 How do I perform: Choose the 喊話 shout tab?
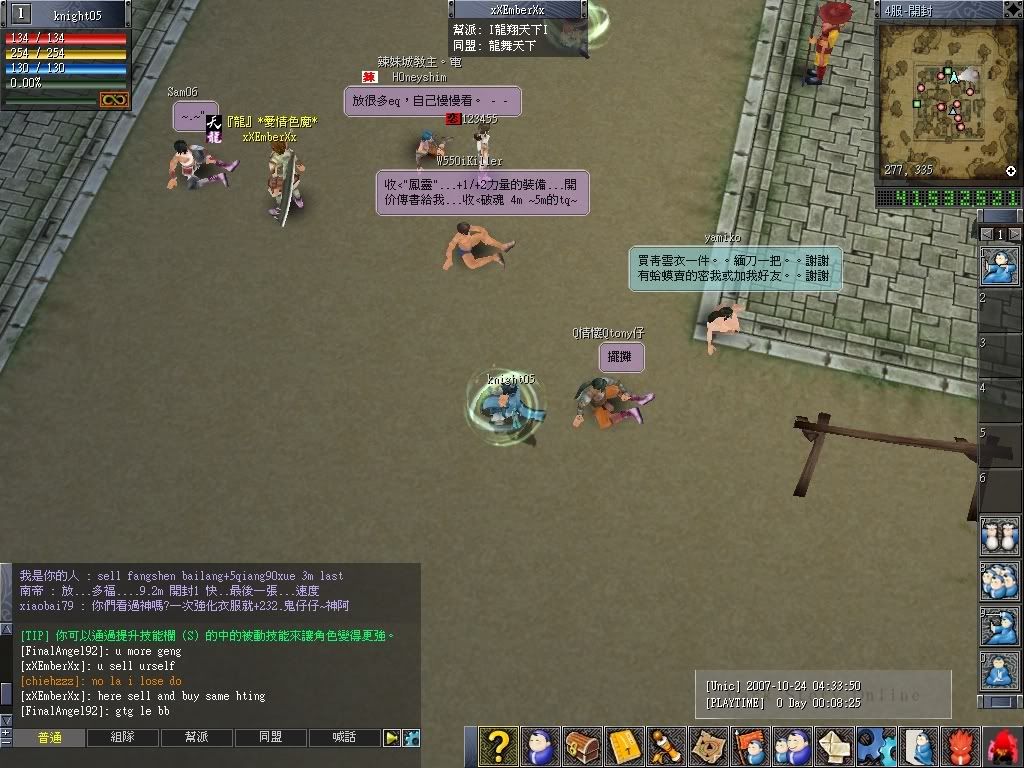click(345, 738)
